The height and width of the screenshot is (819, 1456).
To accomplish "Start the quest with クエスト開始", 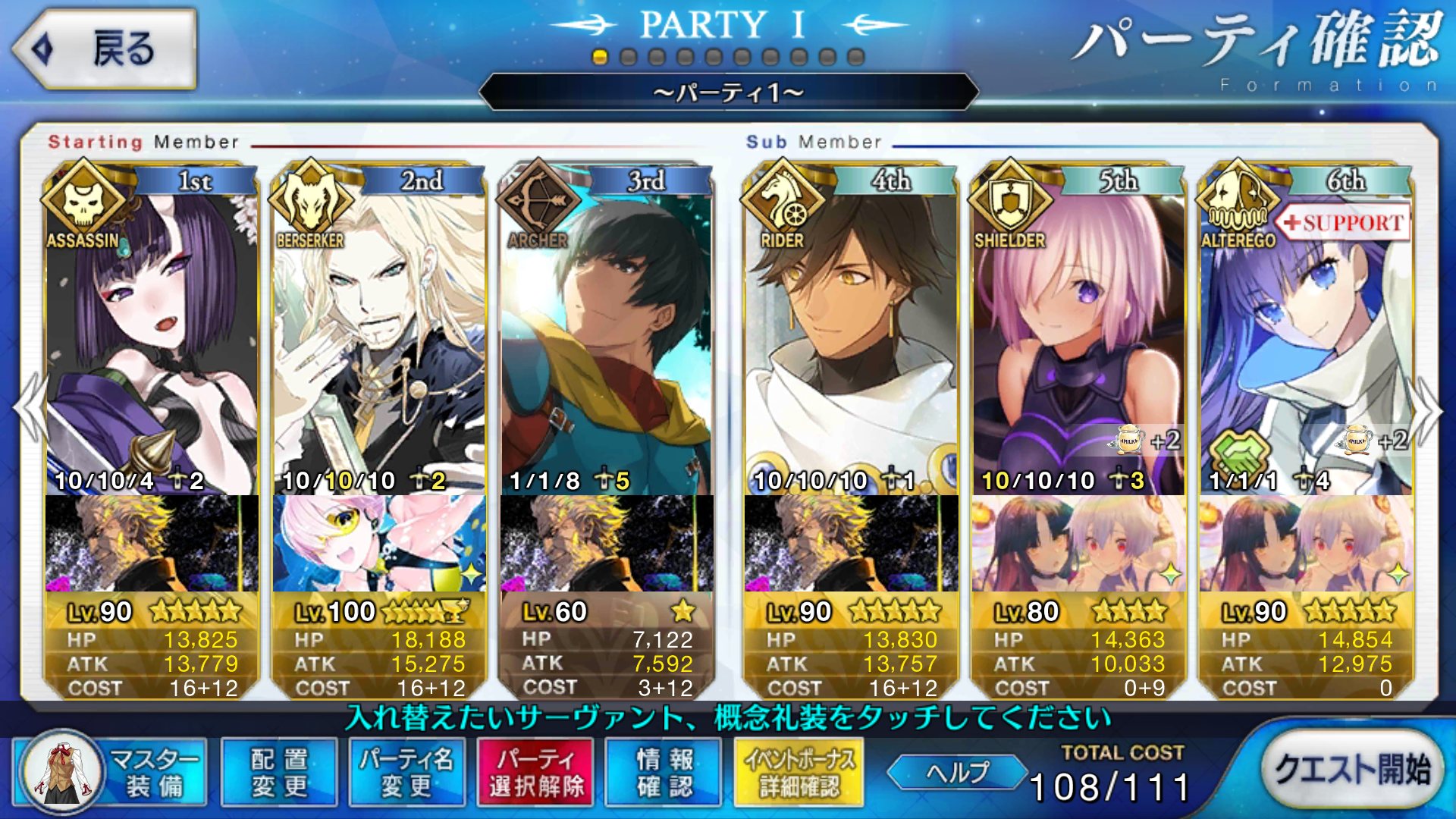I will coord(1352,769).
